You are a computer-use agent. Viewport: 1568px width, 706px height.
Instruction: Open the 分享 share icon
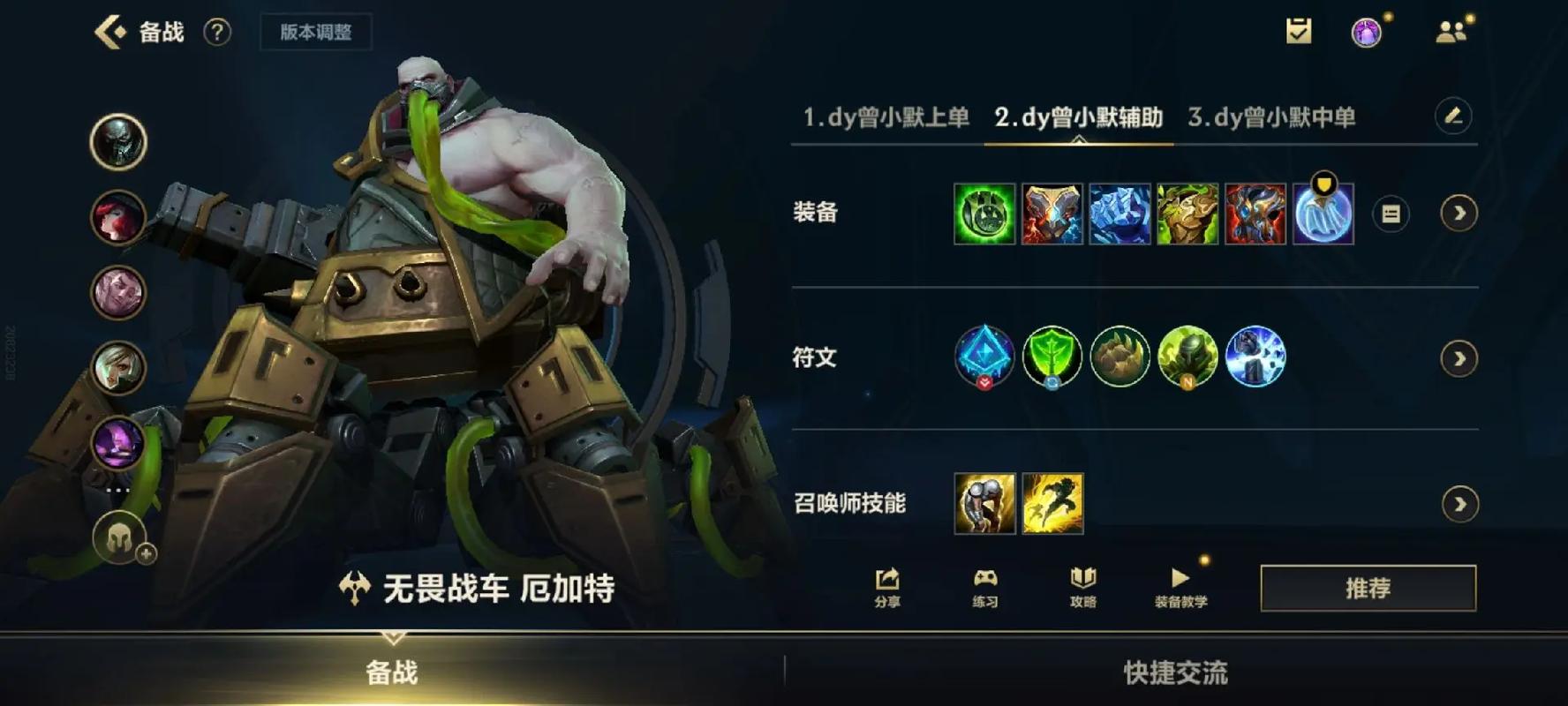click(886, 587)
